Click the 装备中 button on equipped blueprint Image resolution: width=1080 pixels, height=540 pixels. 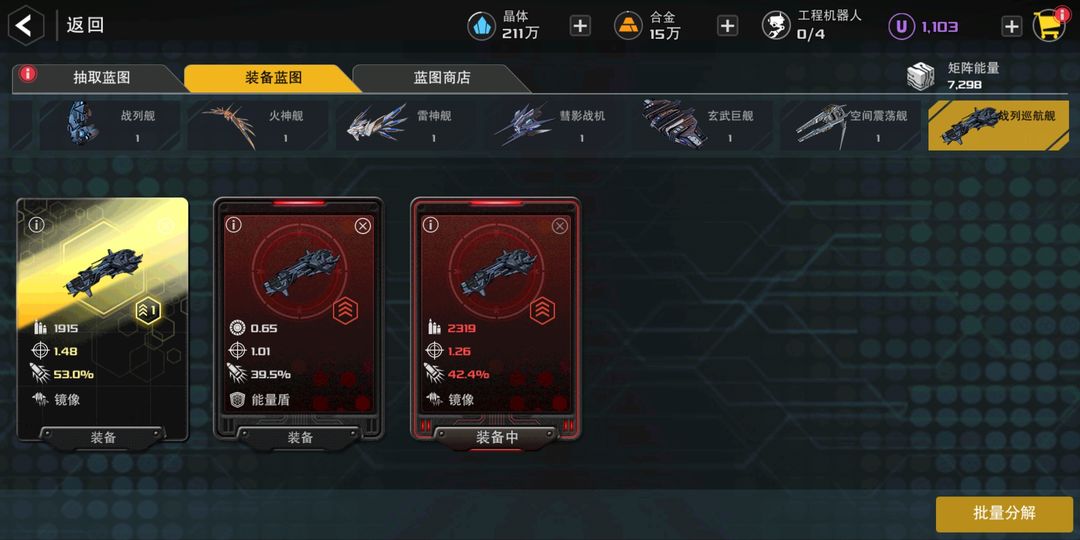pyautogui.click(x=497, y=438)
